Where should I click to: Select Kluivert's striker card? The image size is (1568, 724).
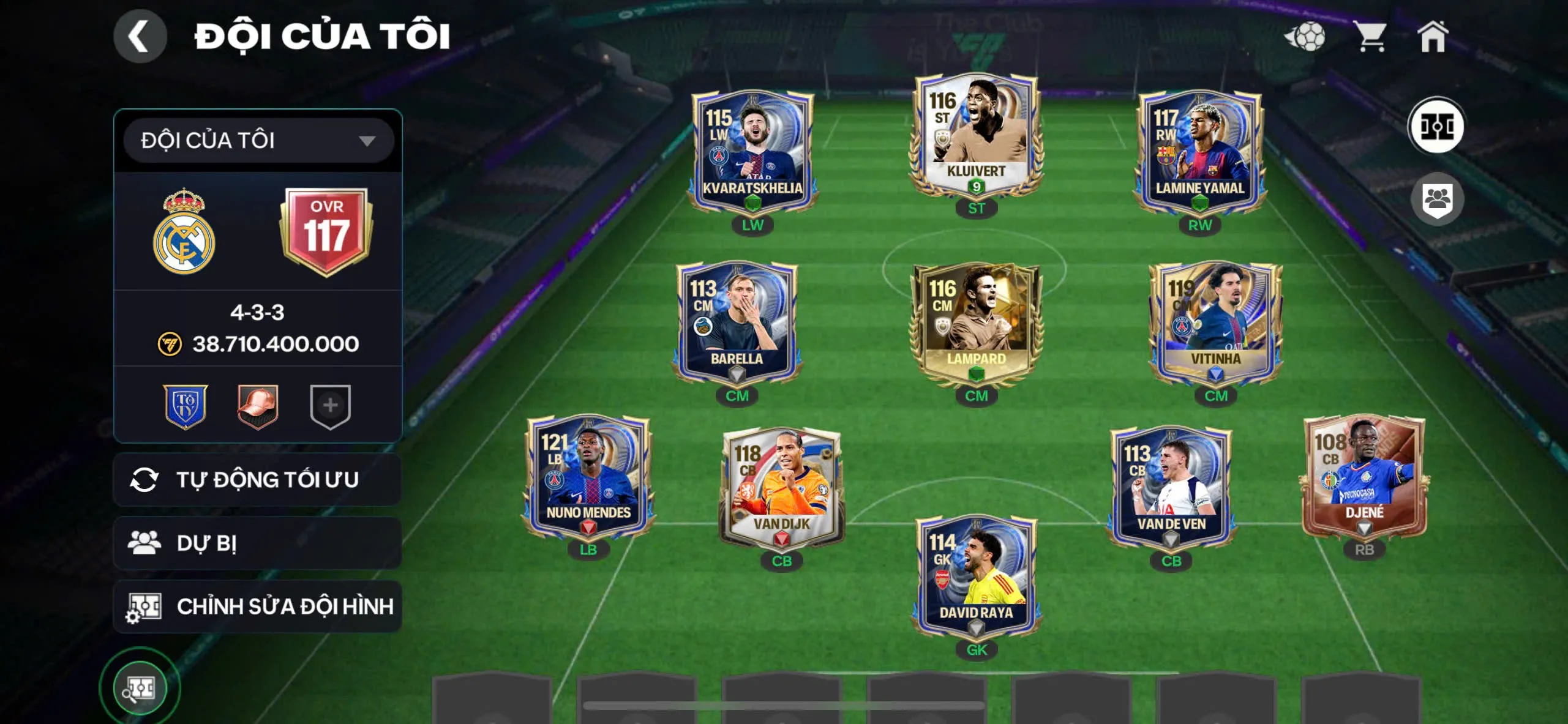(x=976, y=135)
